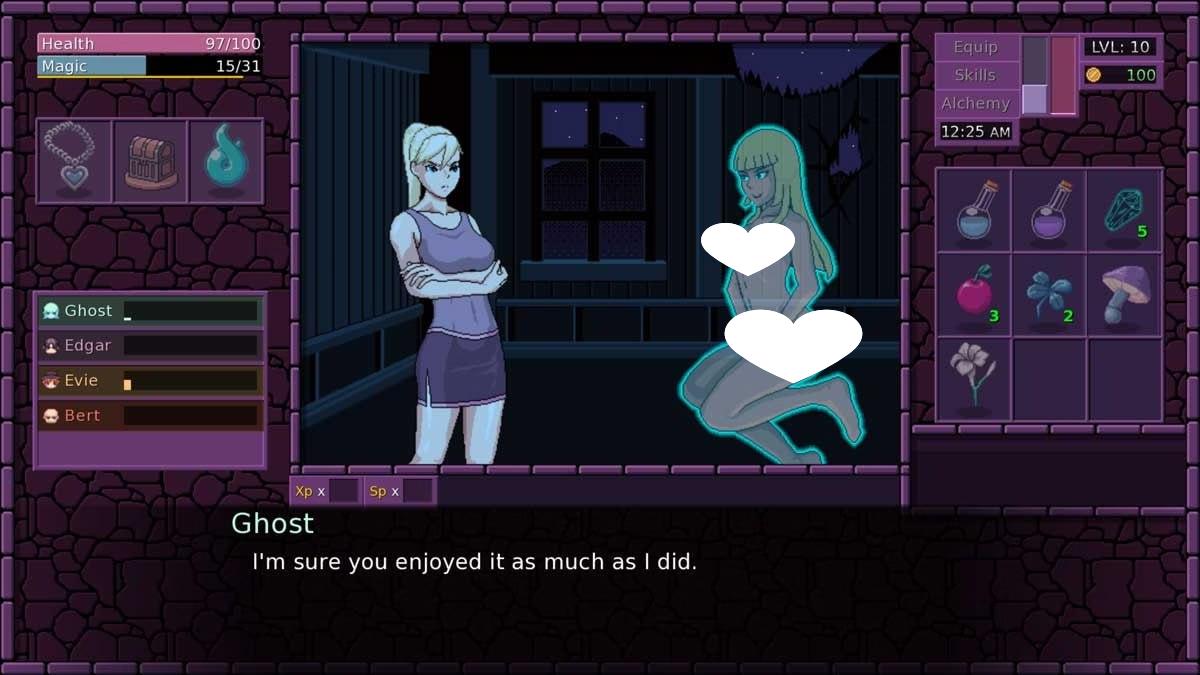Open the Alchemy menu

pyautogui.click(x=975, y=103)
